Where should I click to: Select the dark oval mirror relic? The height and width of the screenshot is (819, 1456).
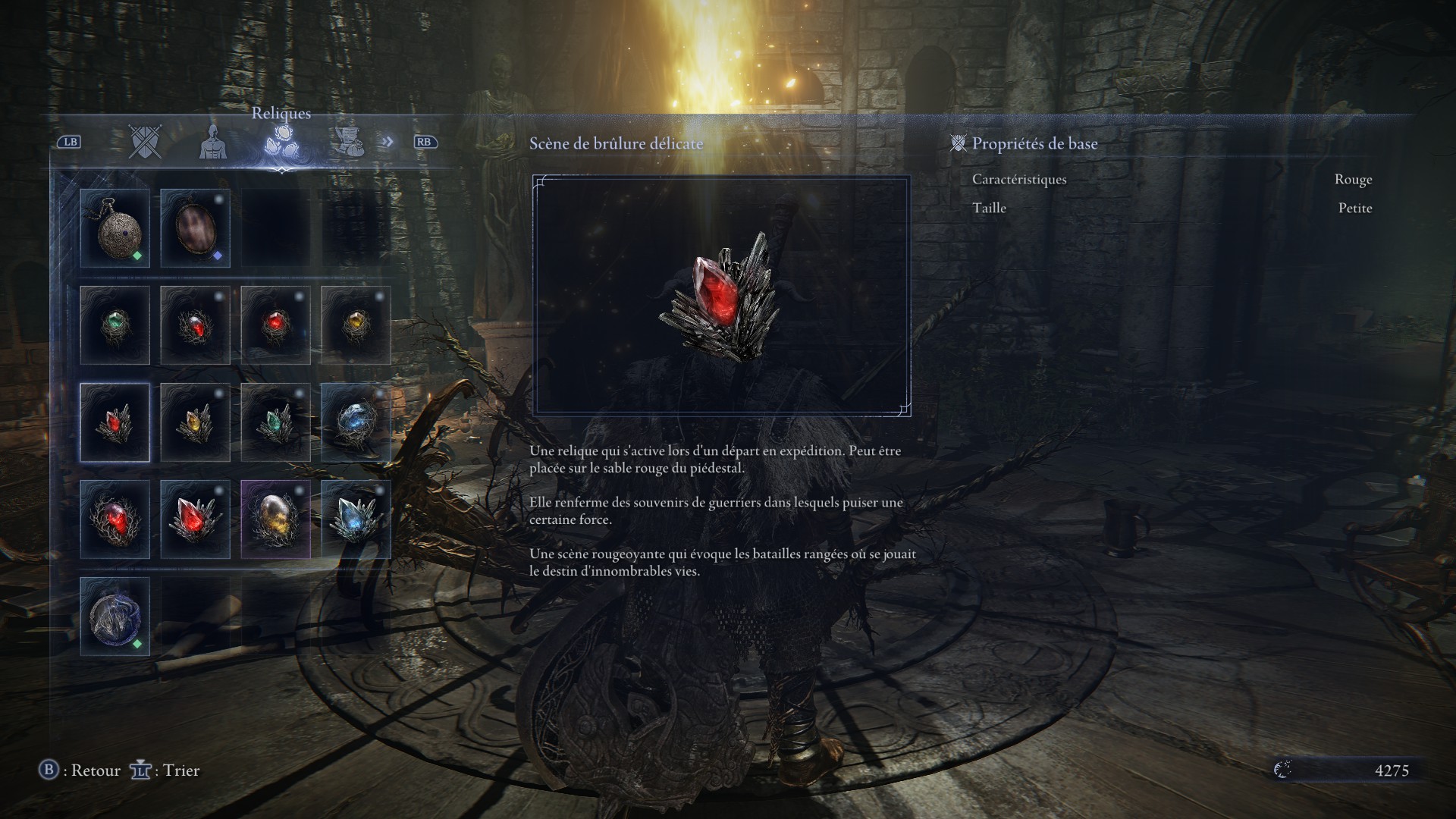195,227
